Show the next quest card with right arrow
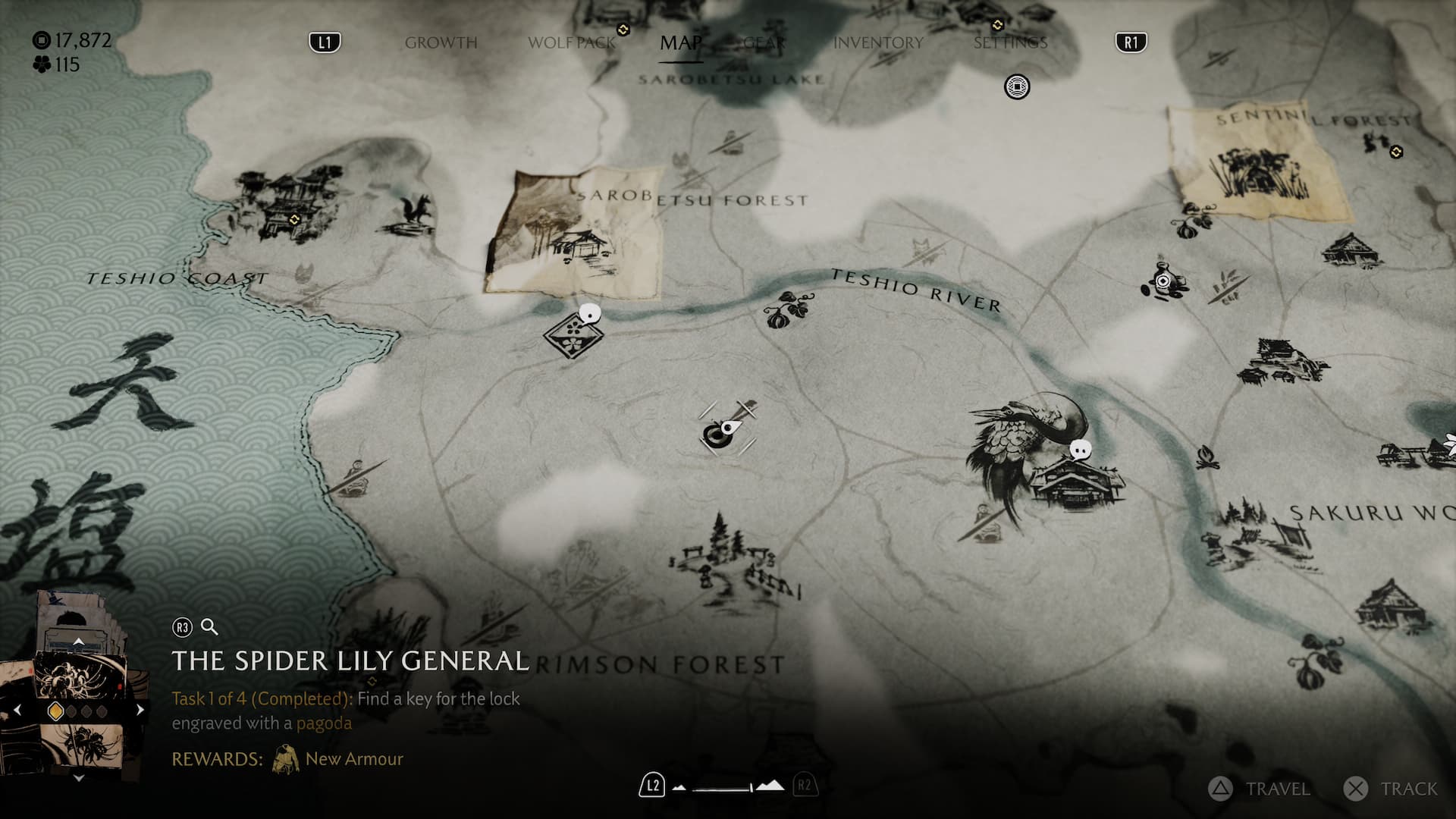 [x=140, y=711]
